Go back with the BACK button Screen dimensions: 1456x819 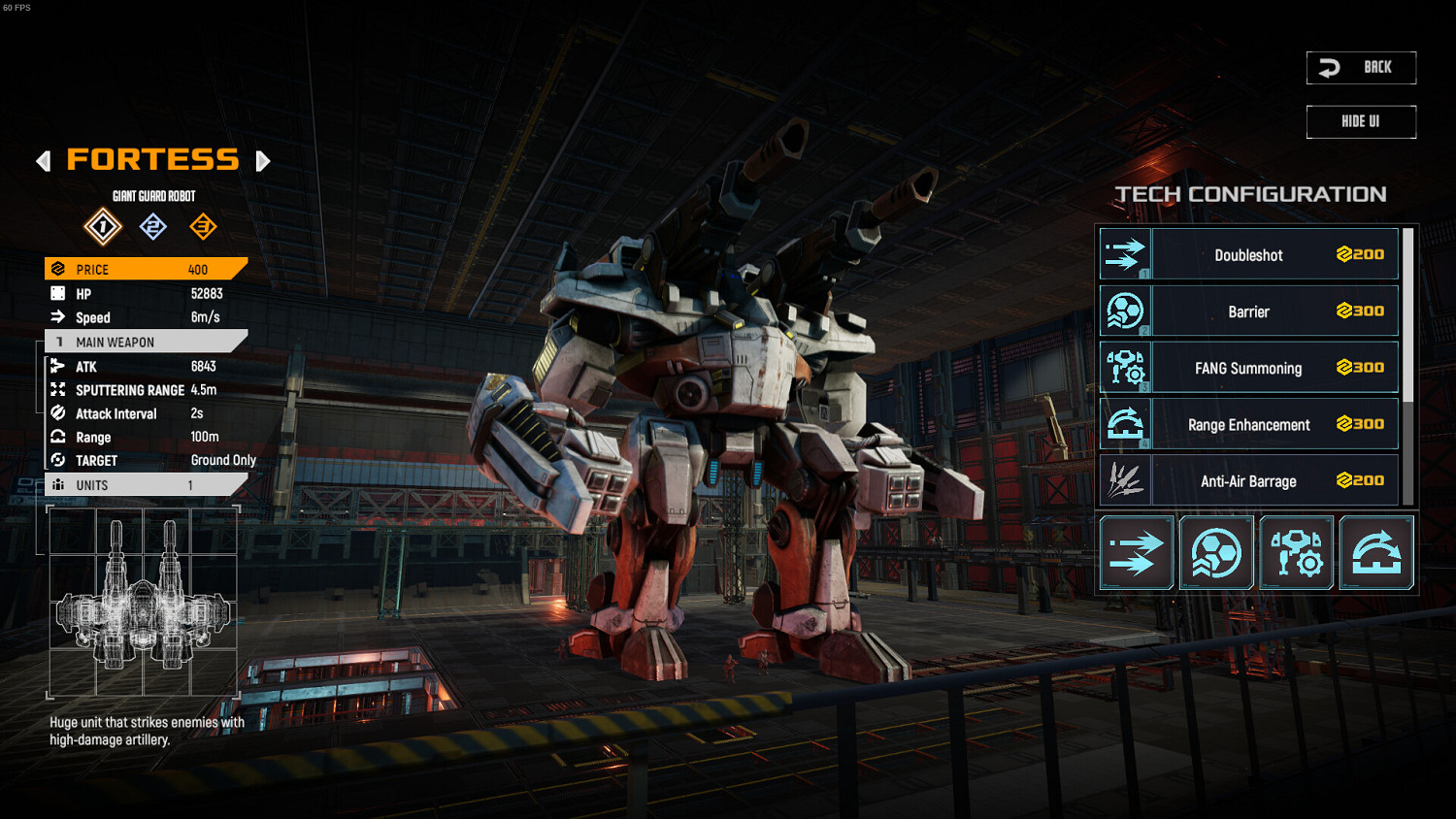click(x=1361, y=68)
